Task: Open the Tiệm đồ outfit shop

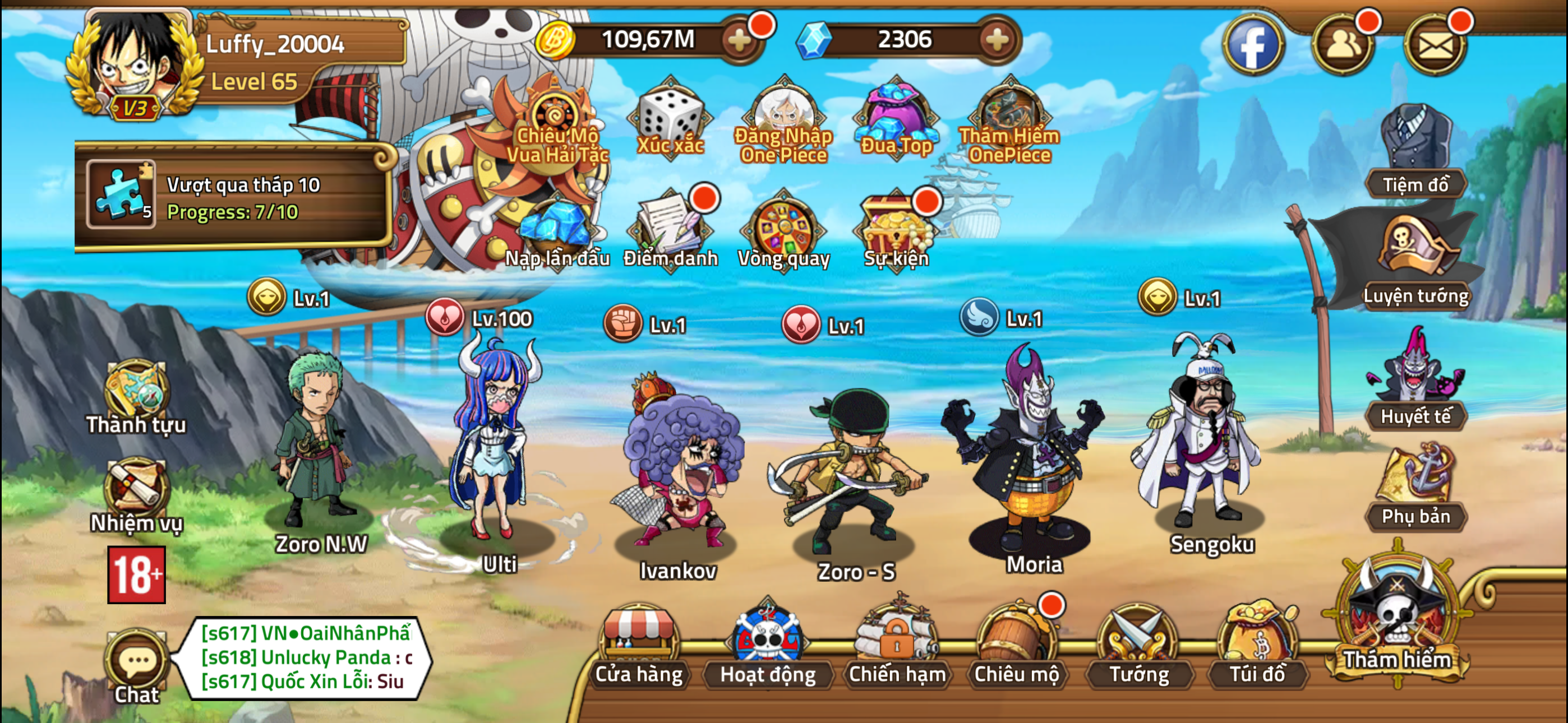Action: (1415, 152)
